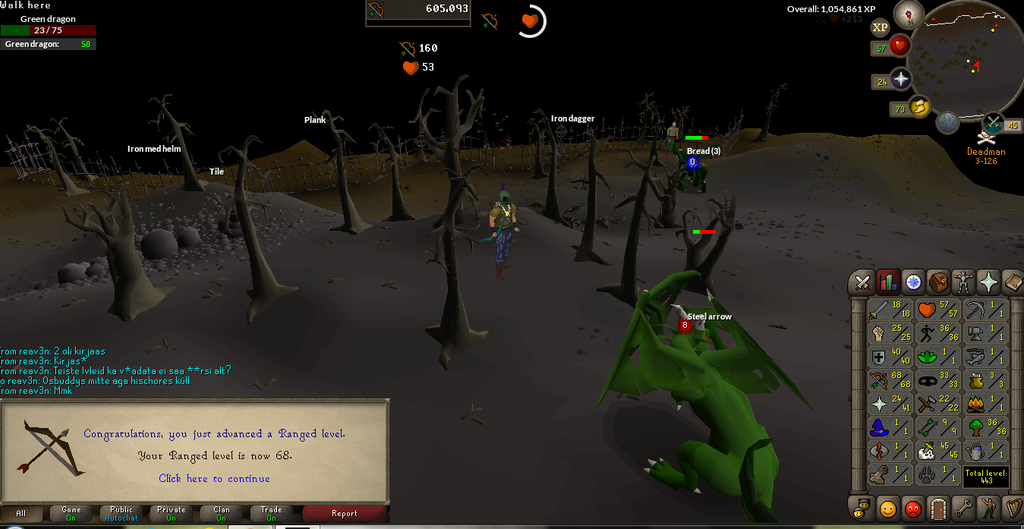The width and height of the screenshot is (1024, 529).
Task: Open the Logout door tab
Action: pos(938,508)
